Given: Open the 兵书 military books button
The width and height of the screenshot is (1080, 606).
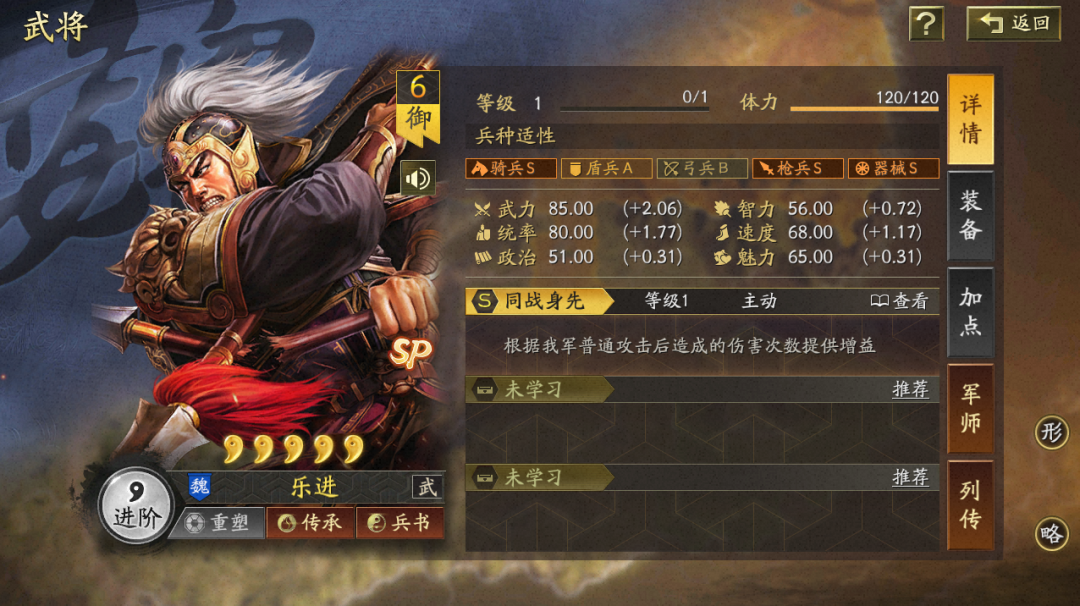Looking at the screenshot, I should point(400,523).
